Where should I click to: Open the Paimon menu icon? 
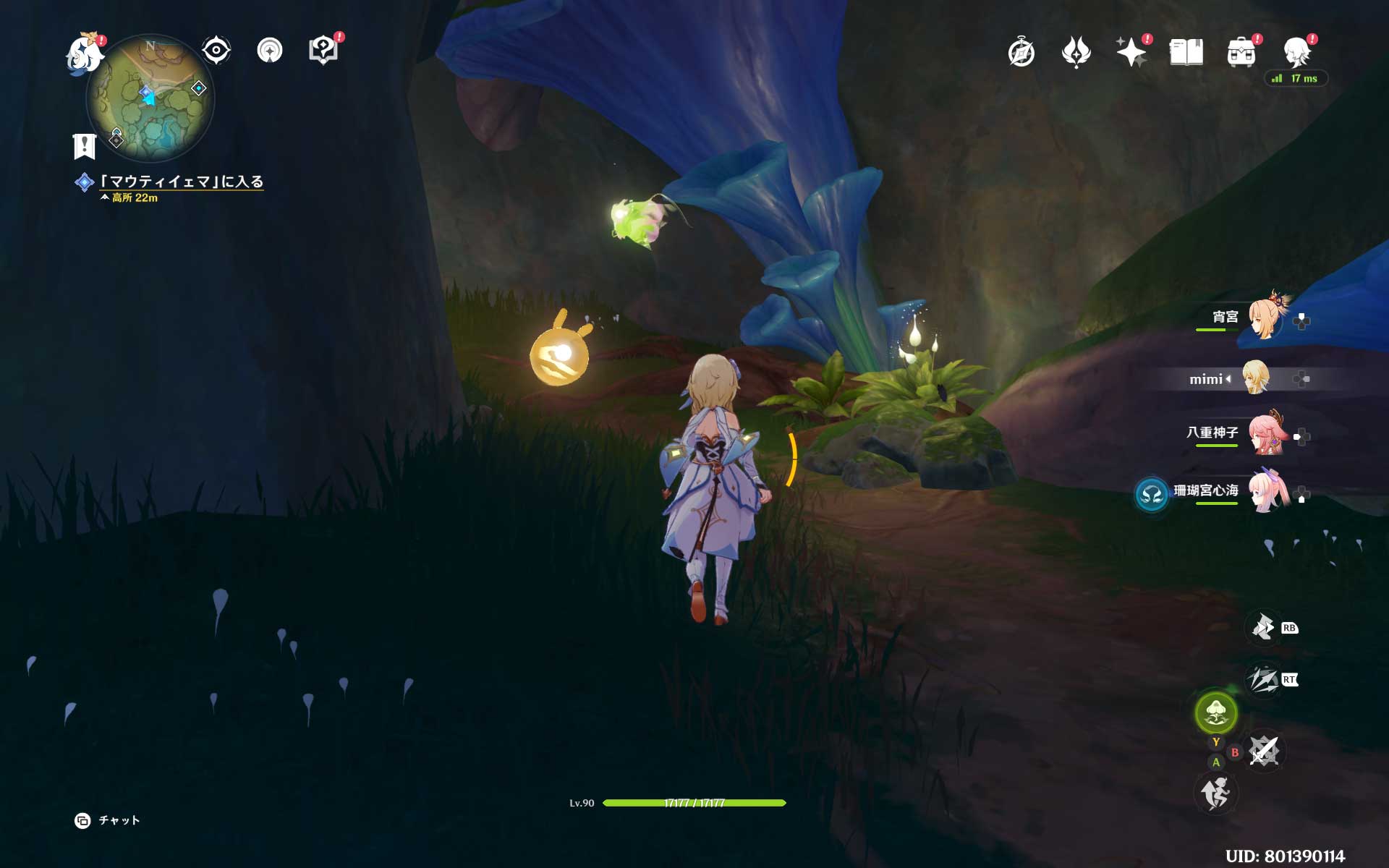pos(85,54)
